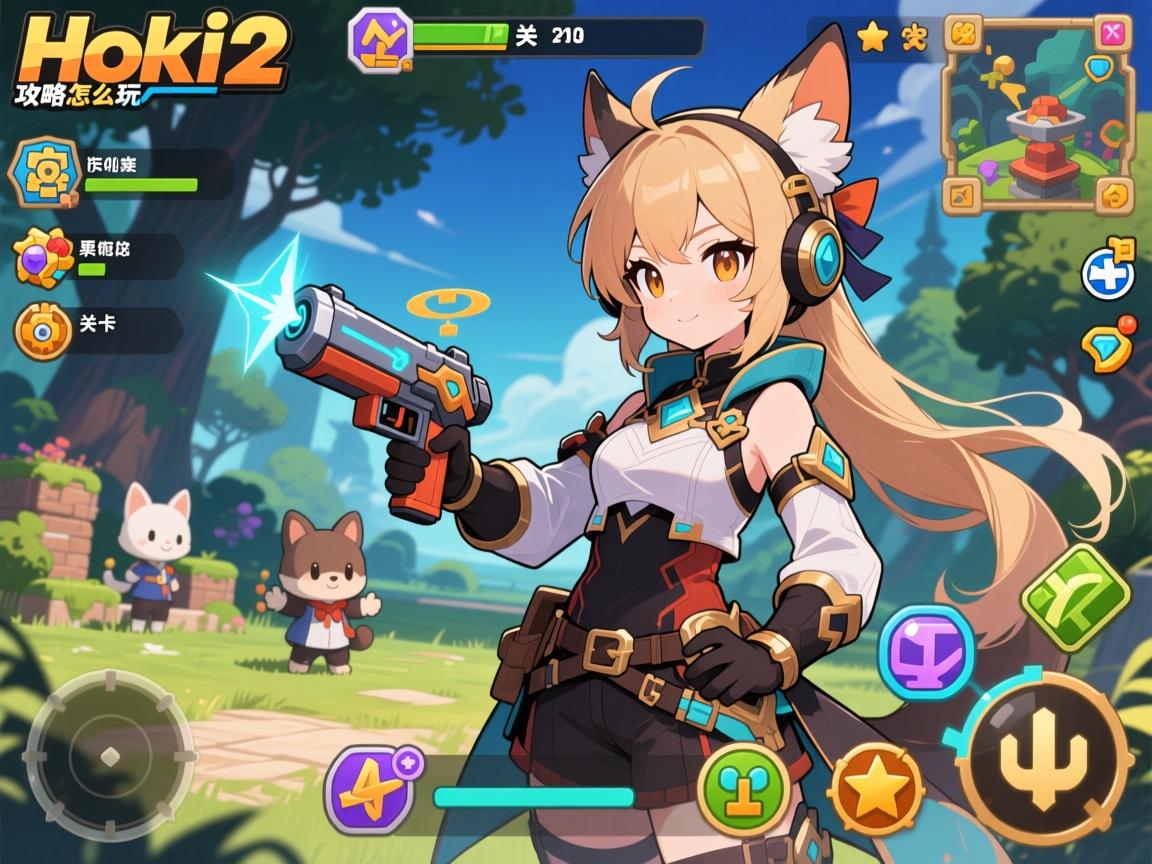Tap the blue and white plus icon
Screen dimensions: 1152x864
coord(1107,273)
